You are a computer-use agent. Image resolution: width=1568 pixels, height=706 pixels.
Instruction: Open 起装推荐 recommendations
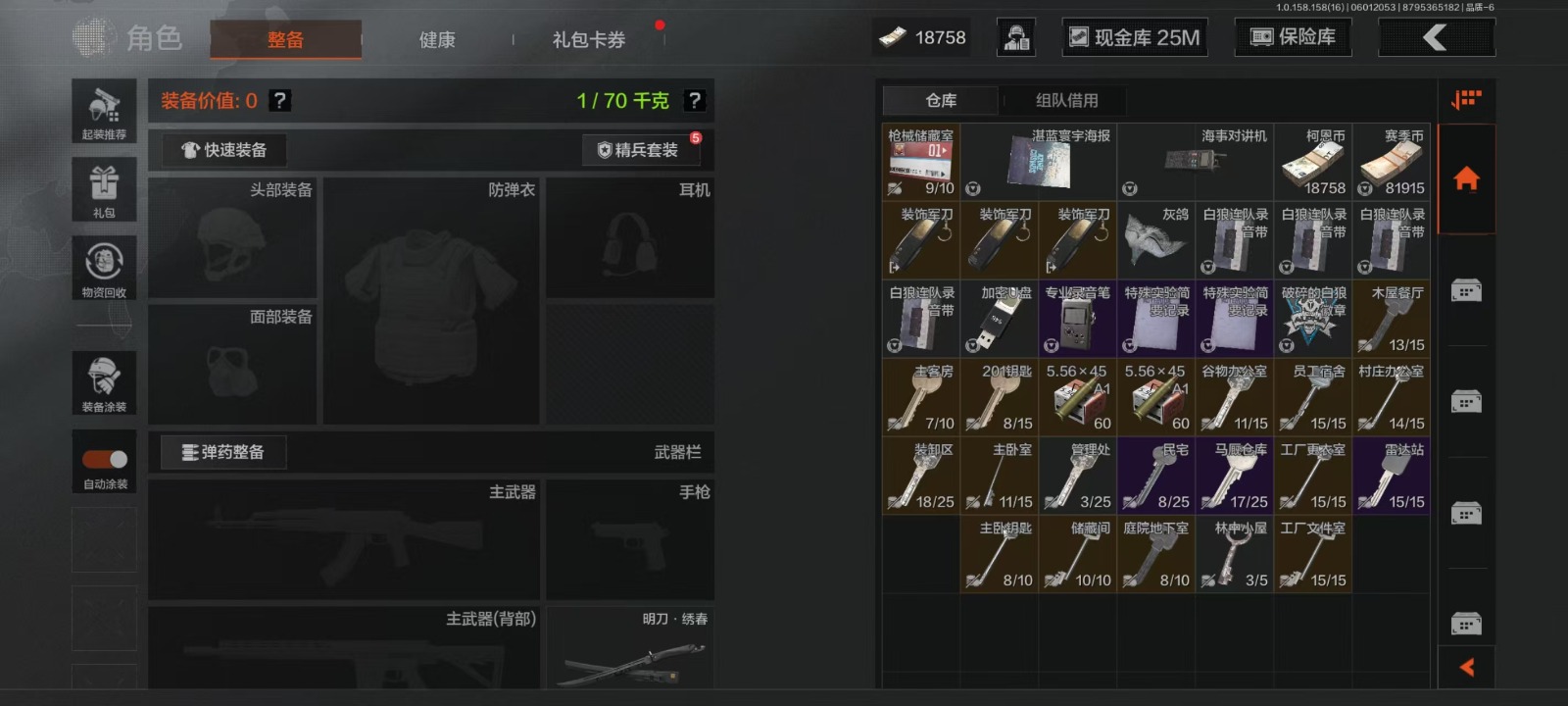[104, 110]
